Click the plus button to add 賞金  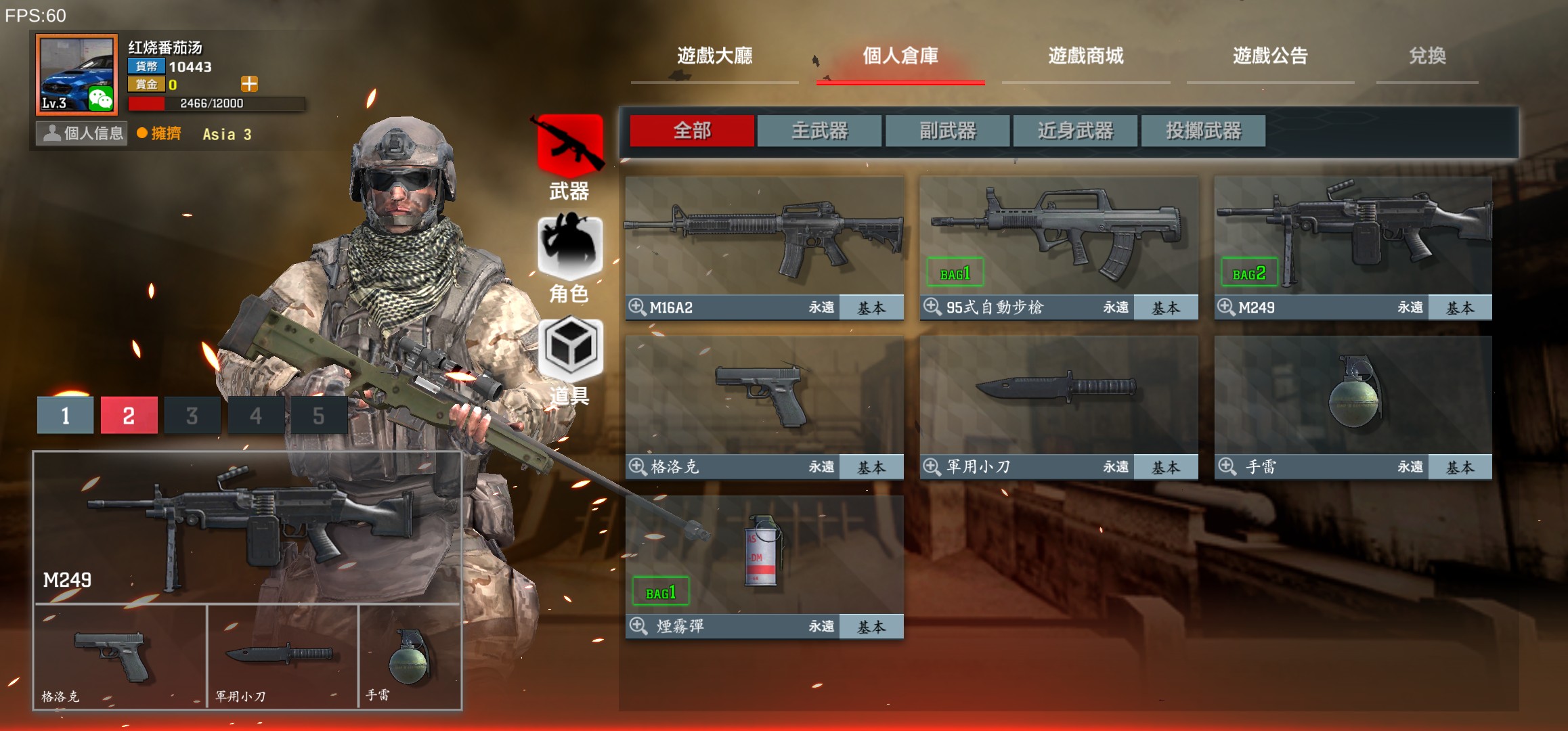click(x=249, y=84)
